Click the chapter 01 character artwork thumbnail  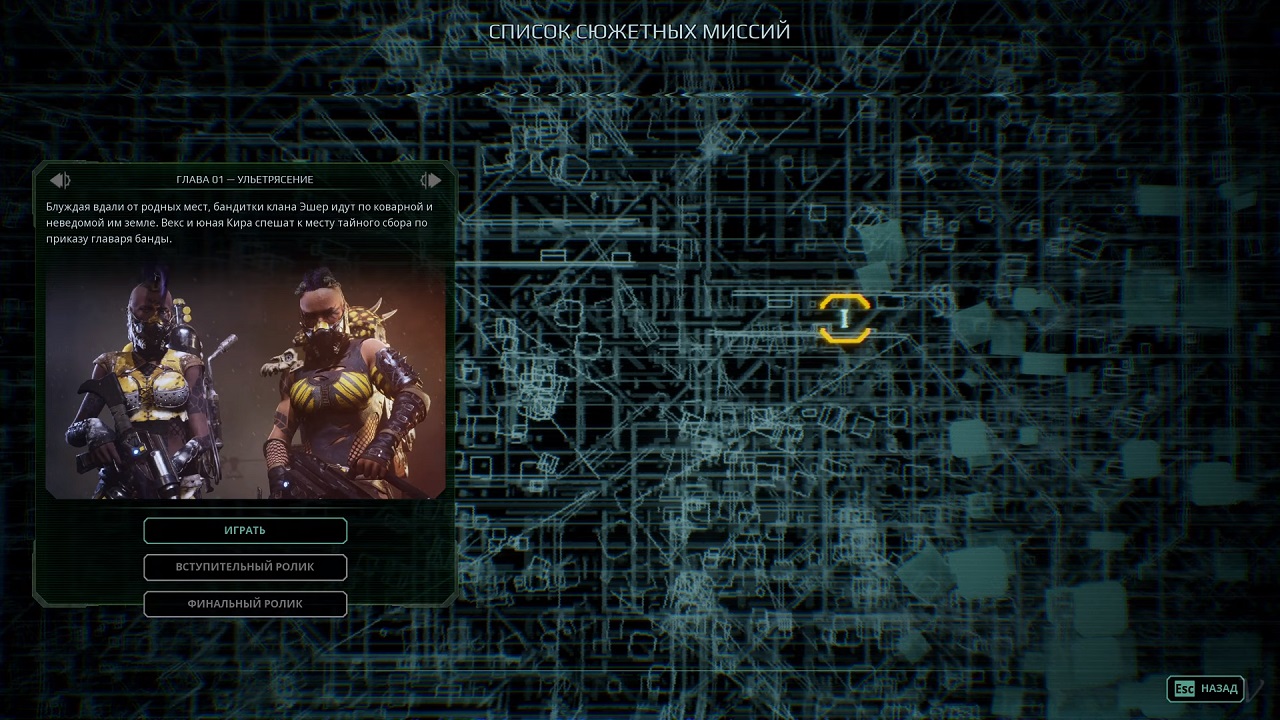point(245,383)
